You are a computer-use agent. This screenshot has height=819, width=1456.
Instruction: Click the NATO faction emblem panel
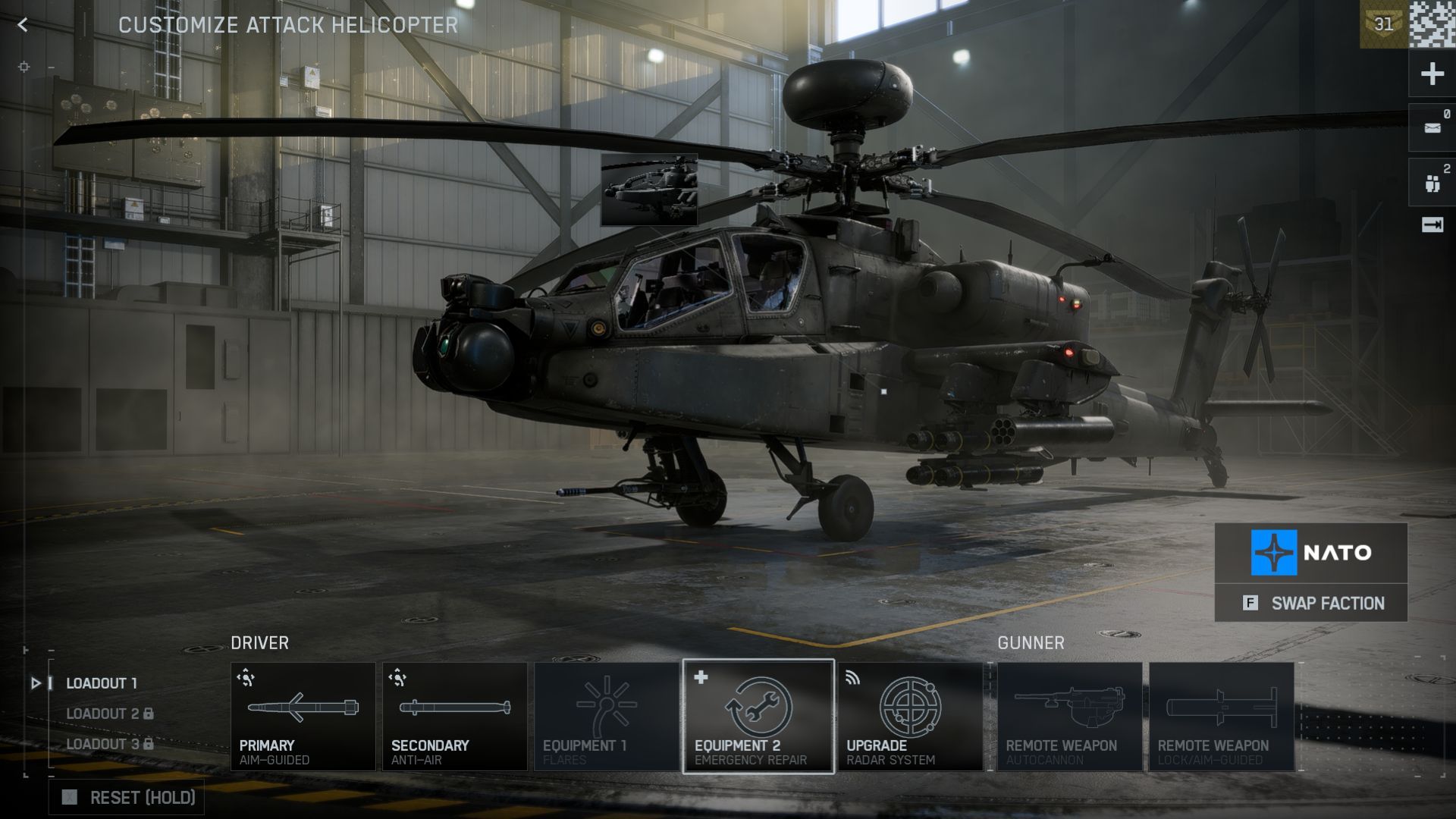point(1311,553)
